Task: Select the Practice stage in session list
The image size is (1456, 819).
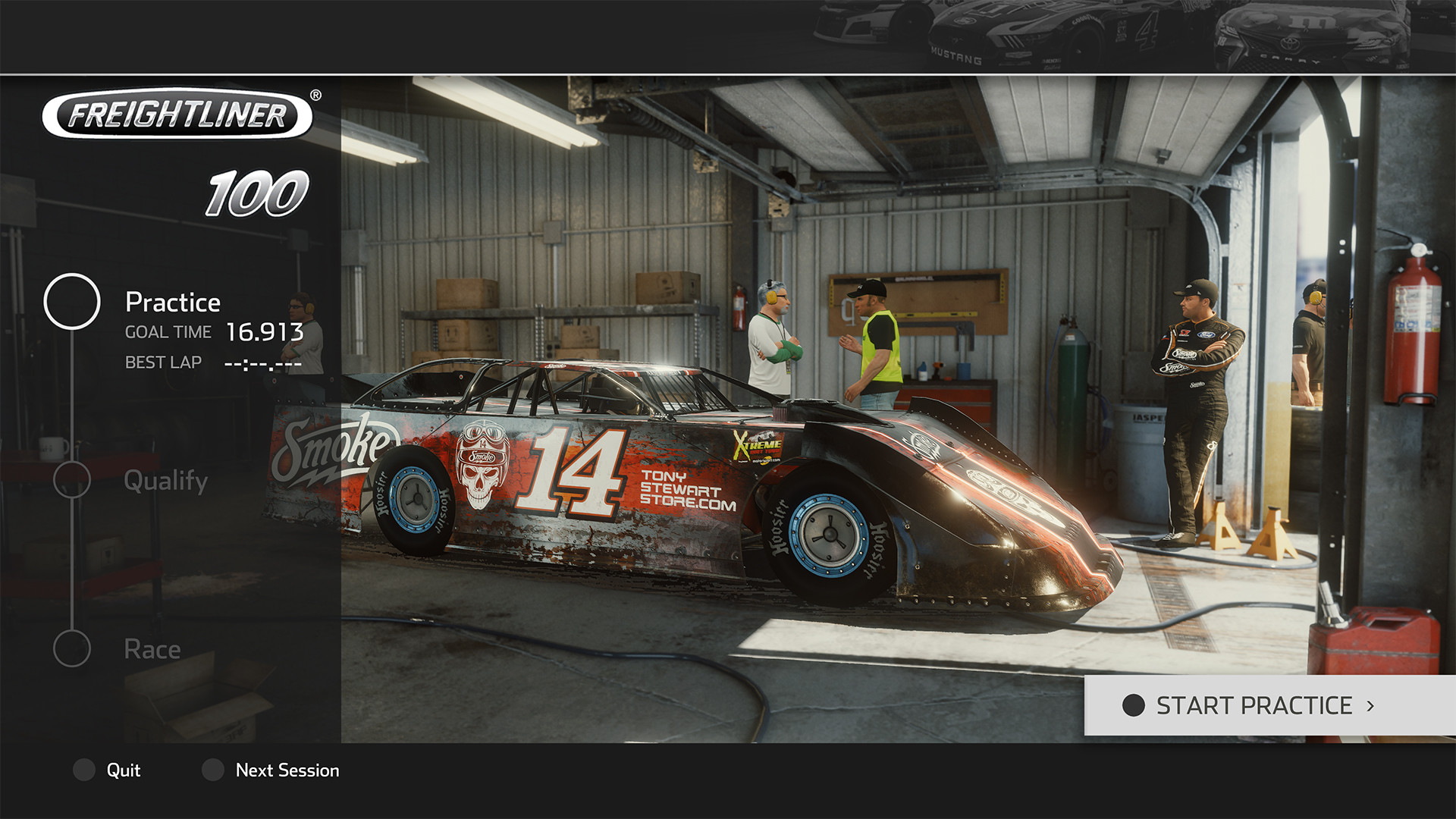Action: pyautogui.click(x=173, y=303)
